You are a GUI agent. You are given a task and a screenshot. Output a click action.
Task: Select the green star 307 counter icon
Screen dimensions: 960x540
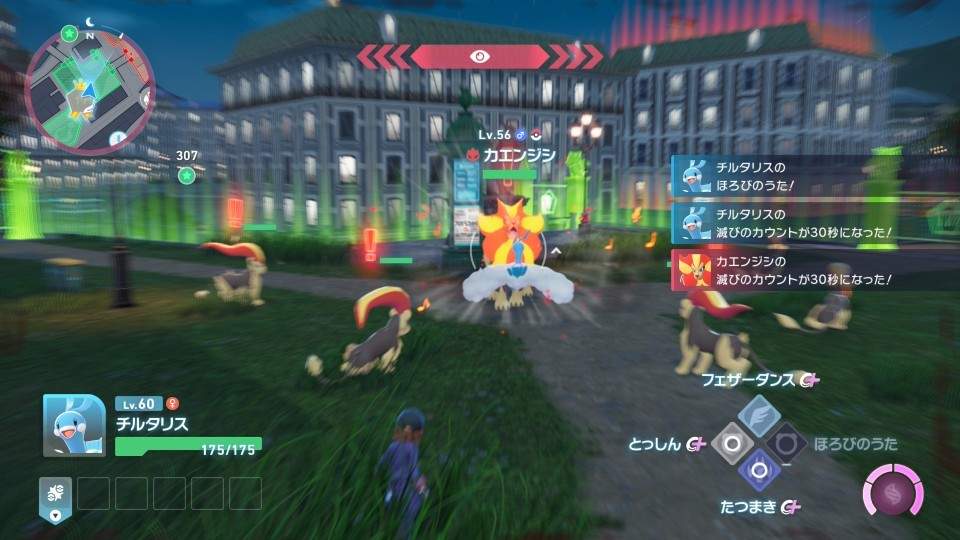pyautogui.click(x=186, y=175)
